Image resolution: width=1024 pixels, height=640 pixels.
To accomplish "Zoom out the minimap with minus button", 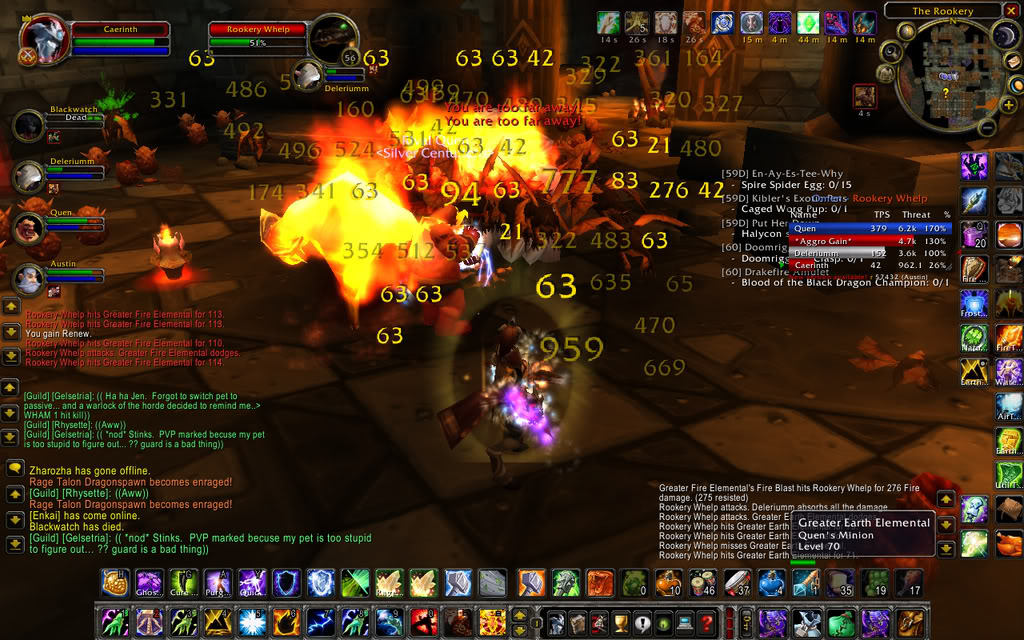I will (x=986, y=127).
